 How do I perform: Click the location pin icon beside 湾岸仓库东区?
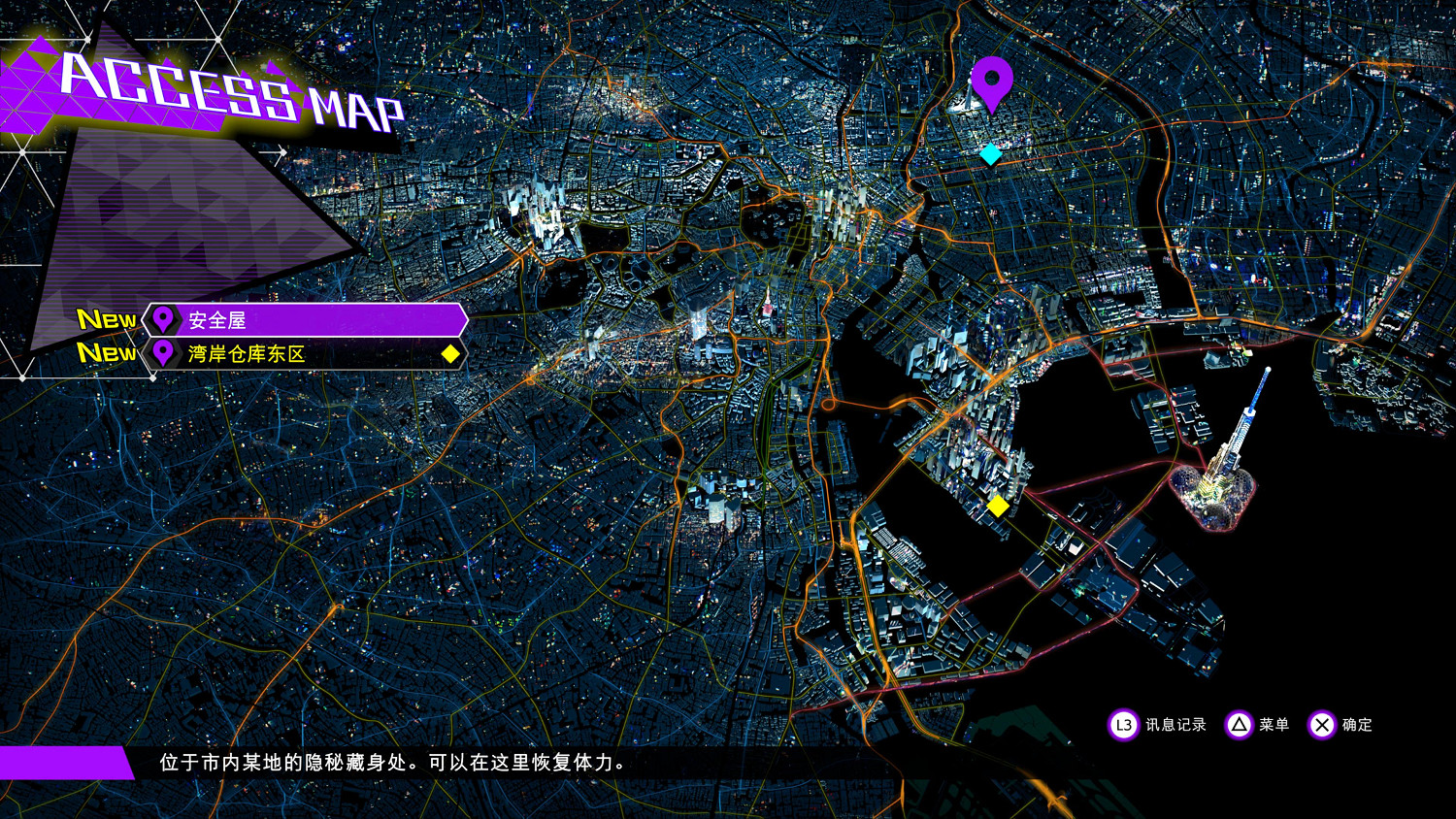point(162,354)
